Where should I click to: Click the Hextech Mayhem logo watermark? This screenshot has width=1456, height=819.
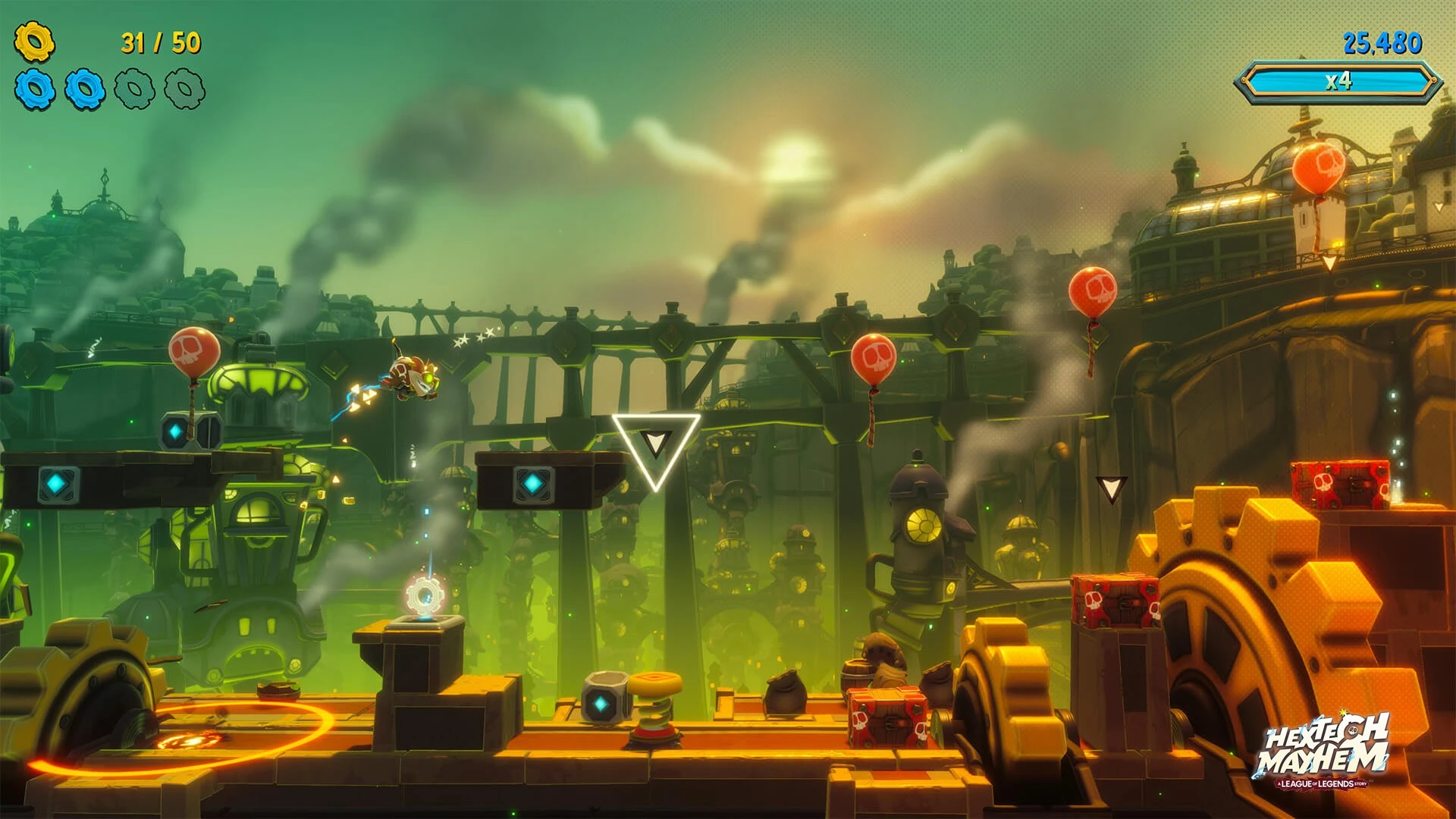click(x=1323, y=751)
